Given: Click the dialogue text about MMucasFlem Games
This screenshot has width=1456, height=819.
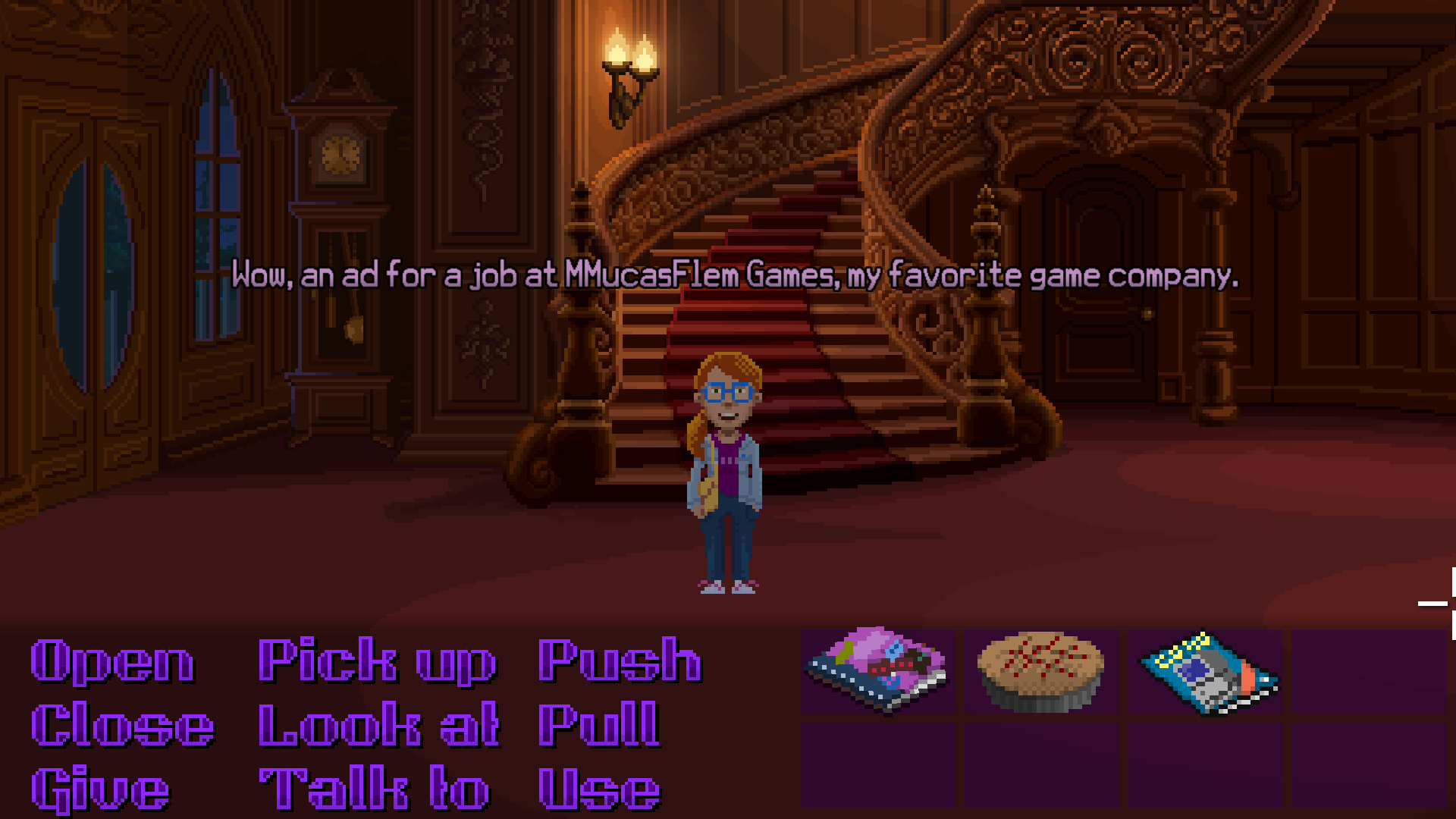Looking at the screenshot, I should (x=736, y=275).
